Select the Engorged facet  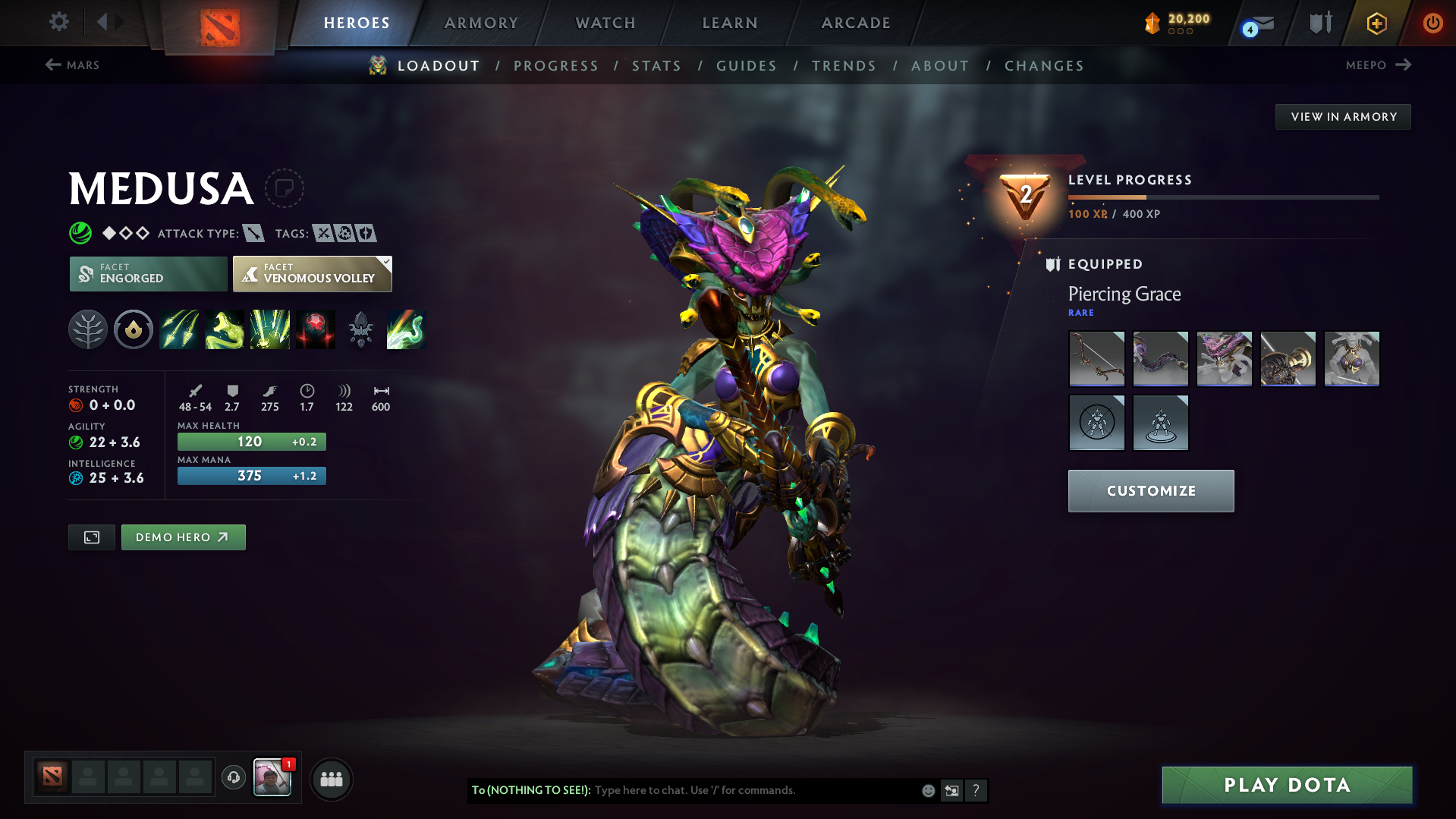point(147,273)
